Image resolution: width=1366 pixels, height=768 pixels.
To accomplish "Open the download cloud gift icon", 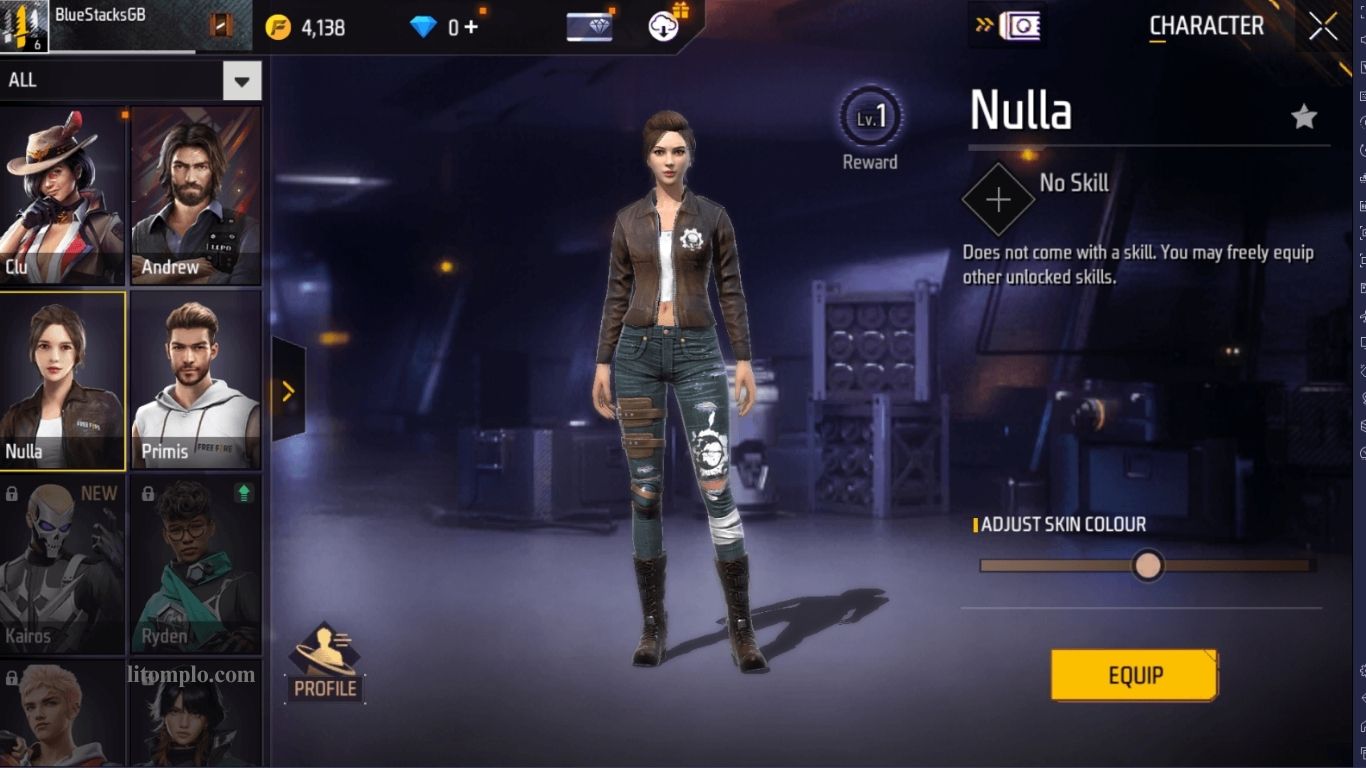I will click(665, 26).
